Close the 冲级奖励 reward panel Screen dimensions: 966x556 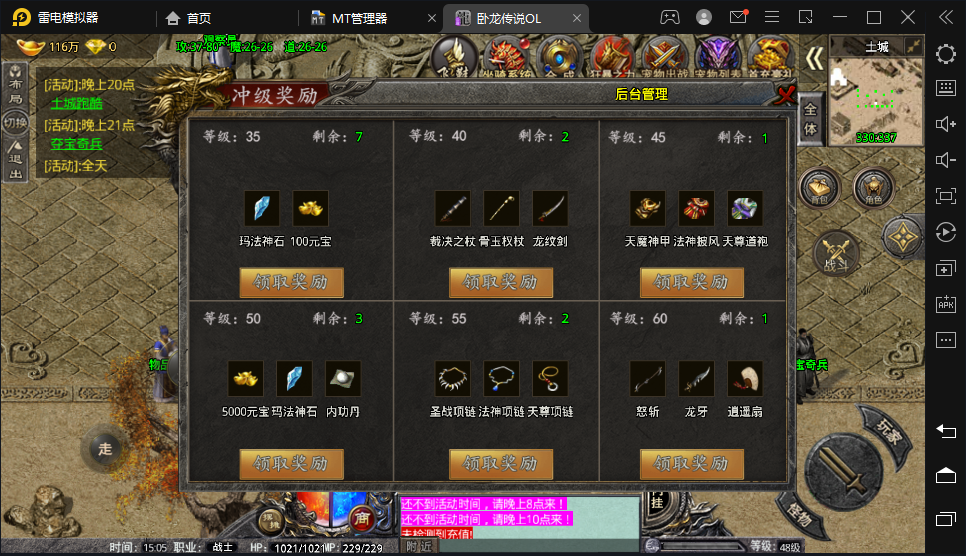(x=786, y=95)
